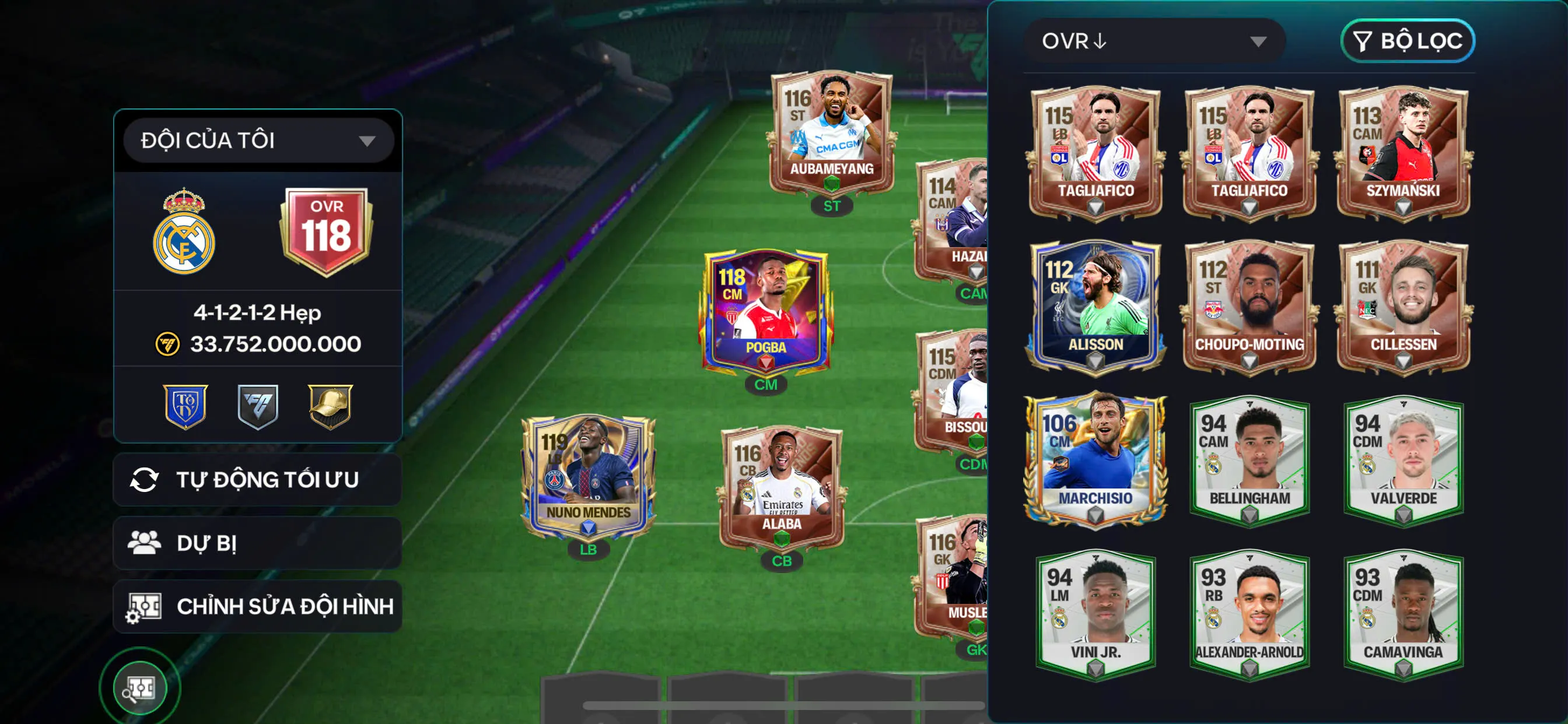Select the Alexander-Arnold 93 RB card
1568x724 pixels.
(1249, 614)
